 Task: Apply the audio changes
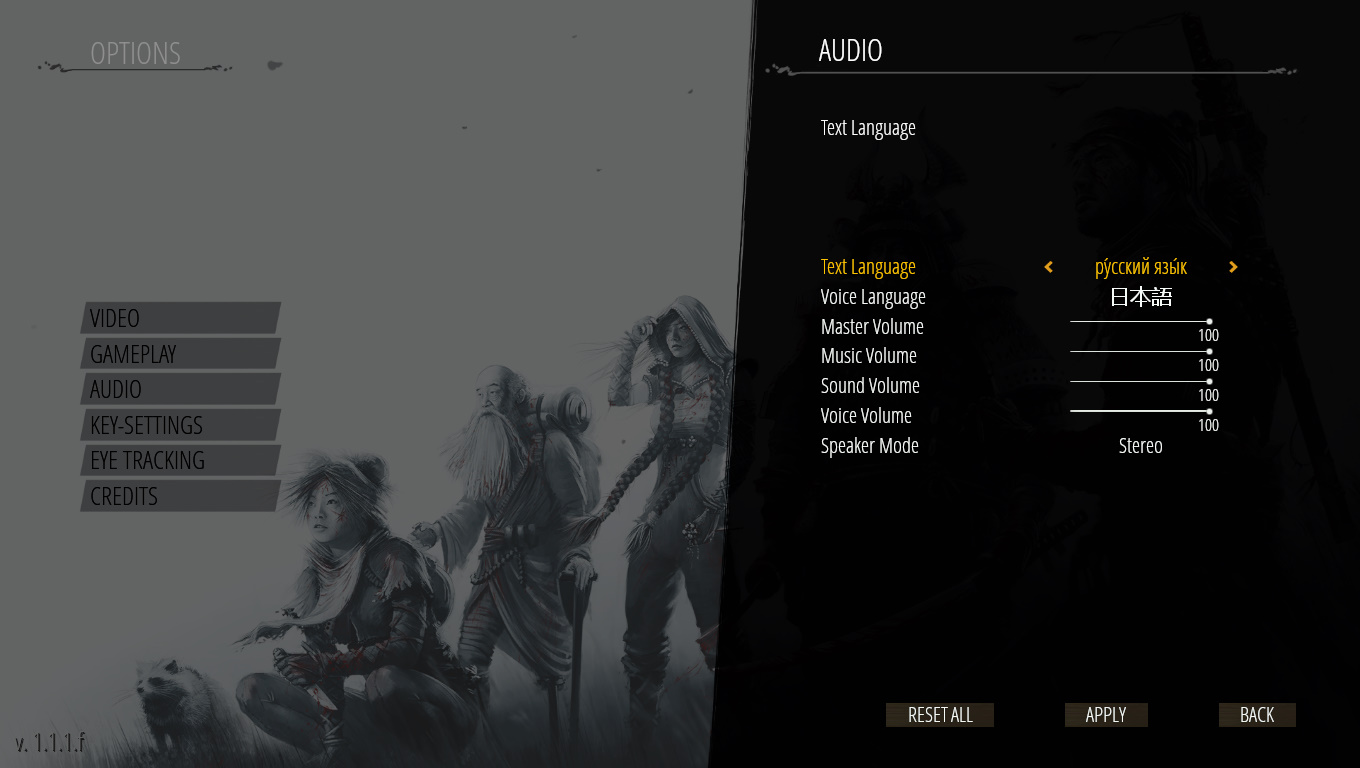[x=1106, y=715]
